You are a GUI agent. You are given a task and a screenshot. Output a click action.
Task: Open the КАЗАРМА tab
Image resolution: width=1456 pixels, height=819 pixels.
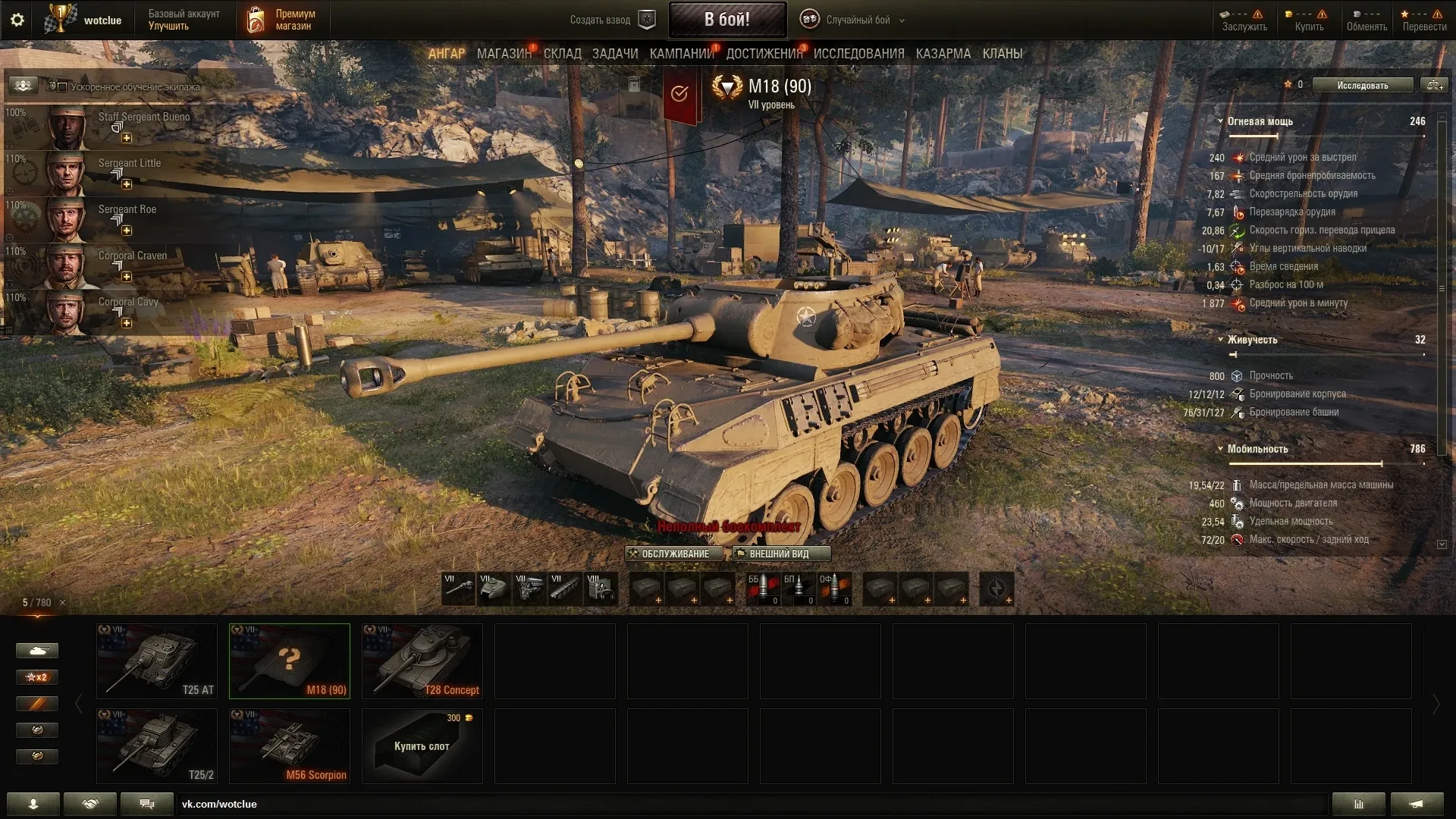tap(943, 54)
